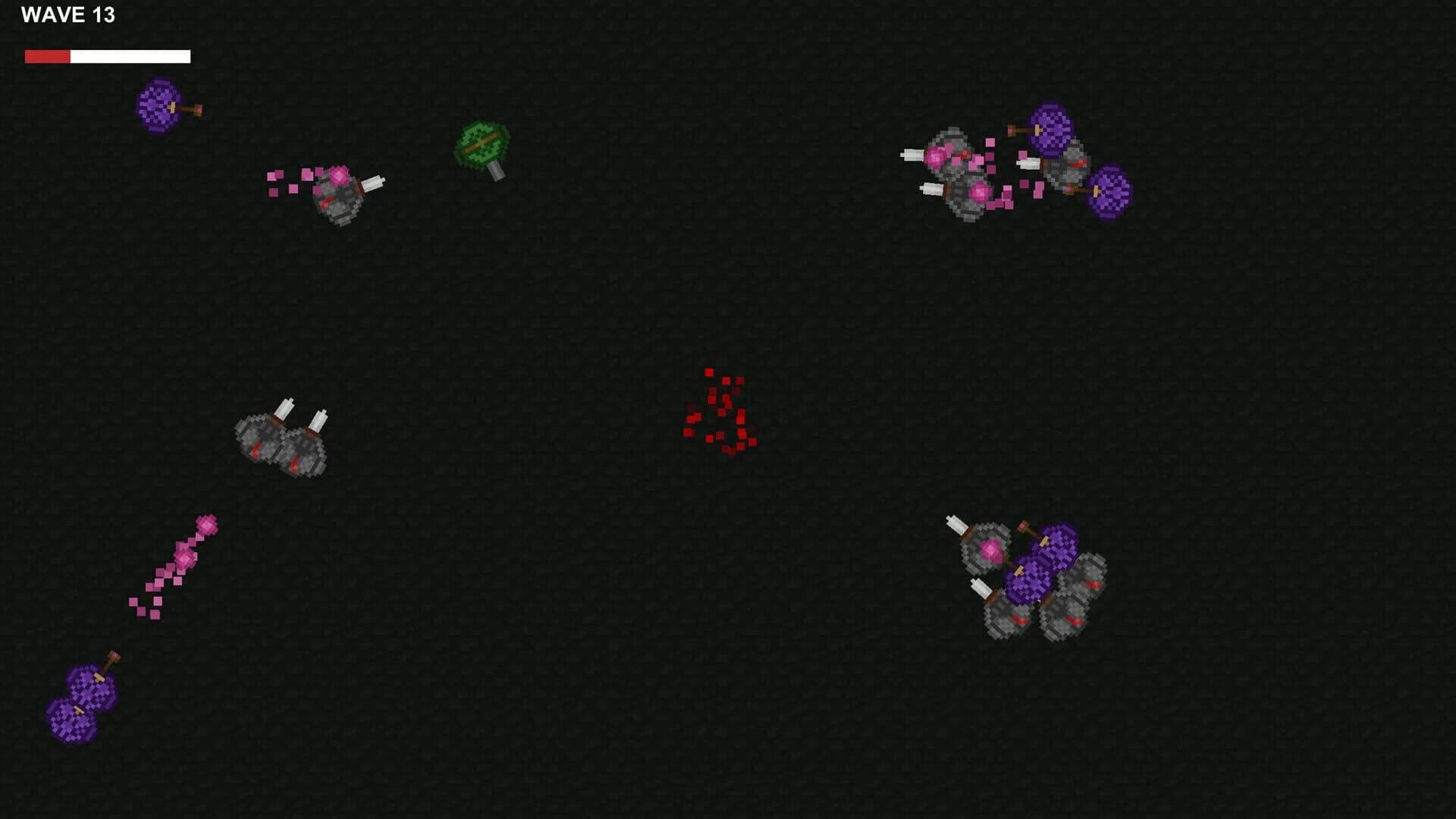Select the green tree sprite at the top
Viewport: 1456px width, 819px height.
[483, 146]
